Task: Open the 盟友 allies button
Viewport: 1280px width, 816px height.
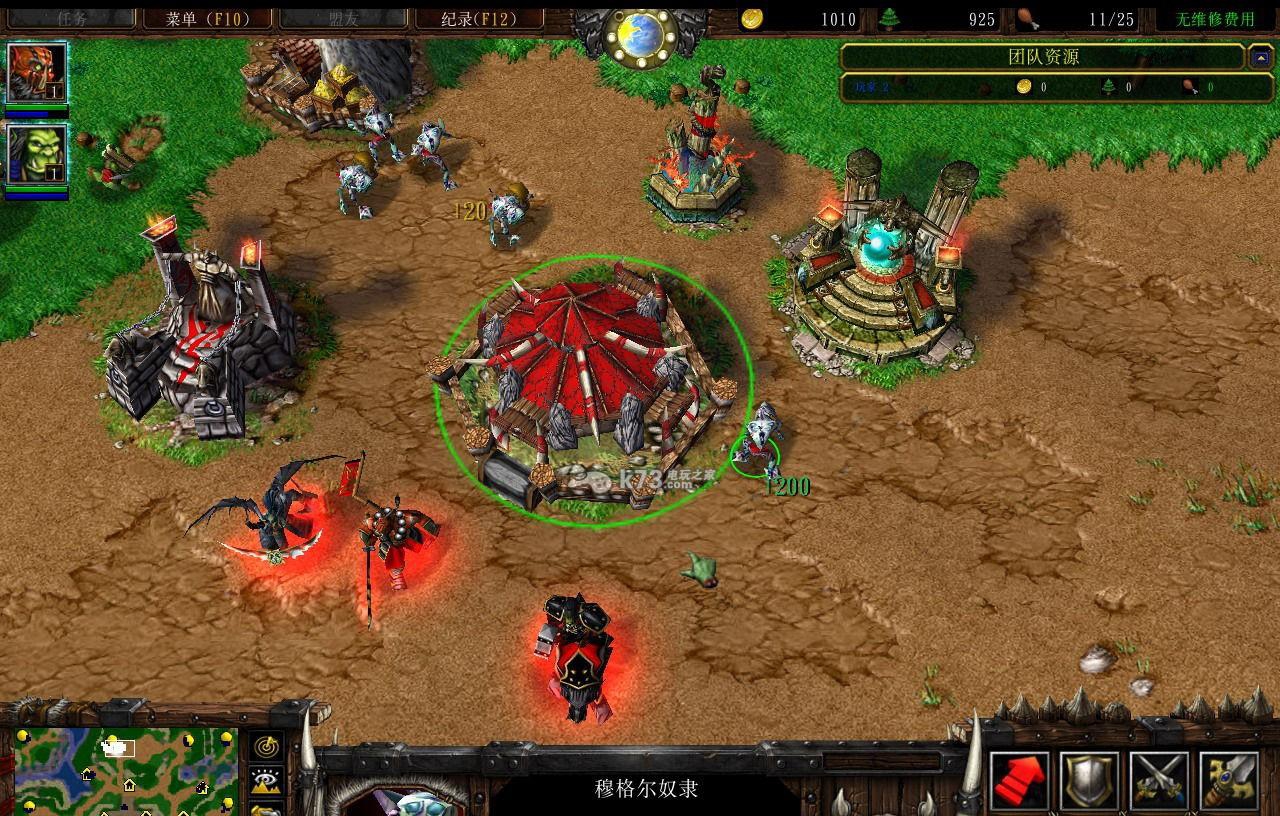Action: 343,18
